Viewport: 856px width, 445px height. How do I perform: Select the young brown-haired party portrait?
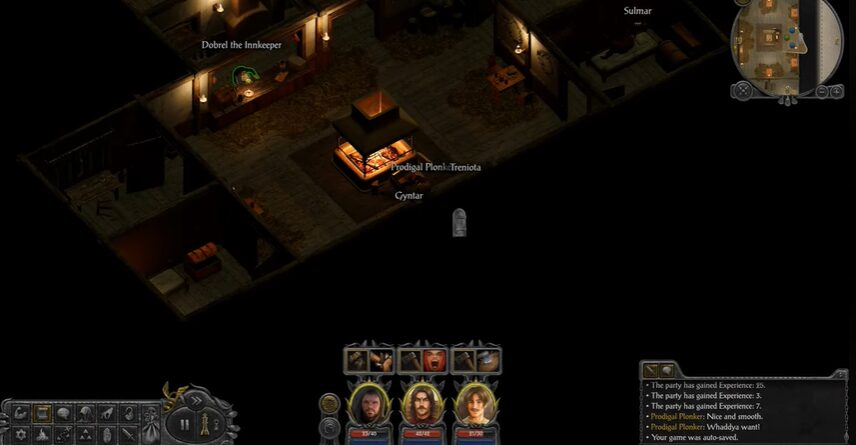[x=474, y=405]
